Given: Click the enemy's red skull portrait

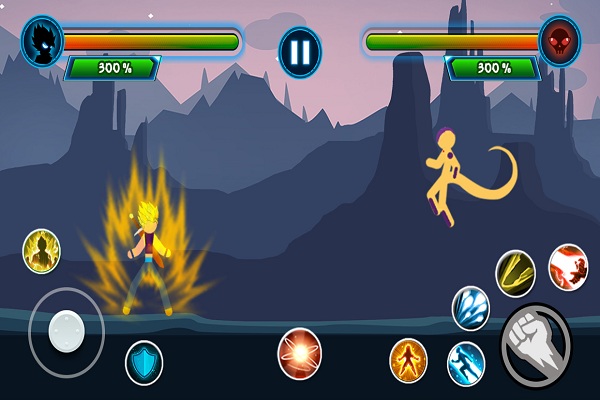Looking at the screenshot, I should pos(559,41).
